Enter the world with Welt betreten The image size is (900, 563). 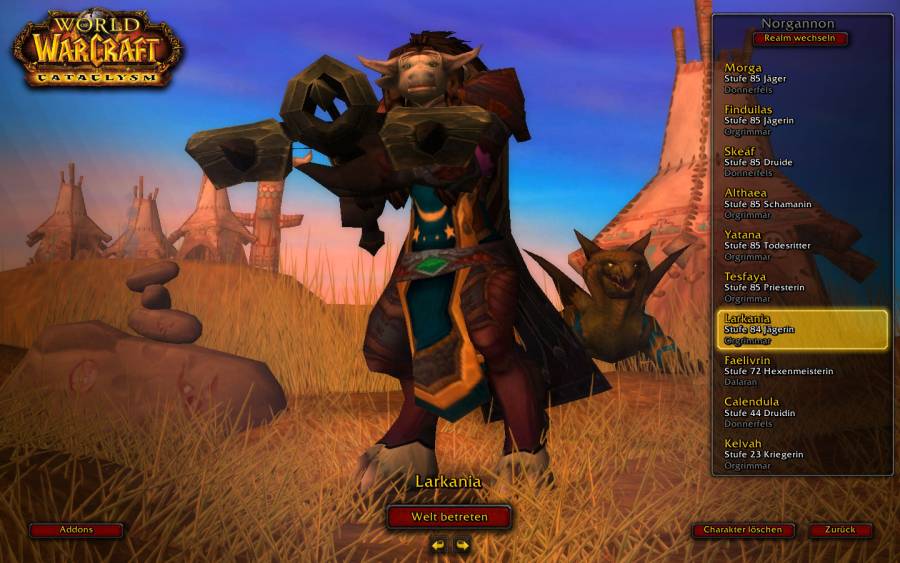[449, 517]
